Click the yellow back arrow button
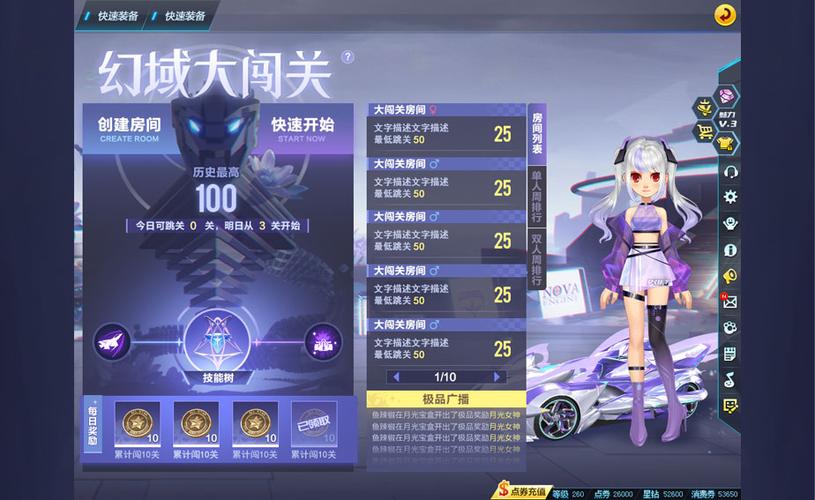 pos(725,15)
